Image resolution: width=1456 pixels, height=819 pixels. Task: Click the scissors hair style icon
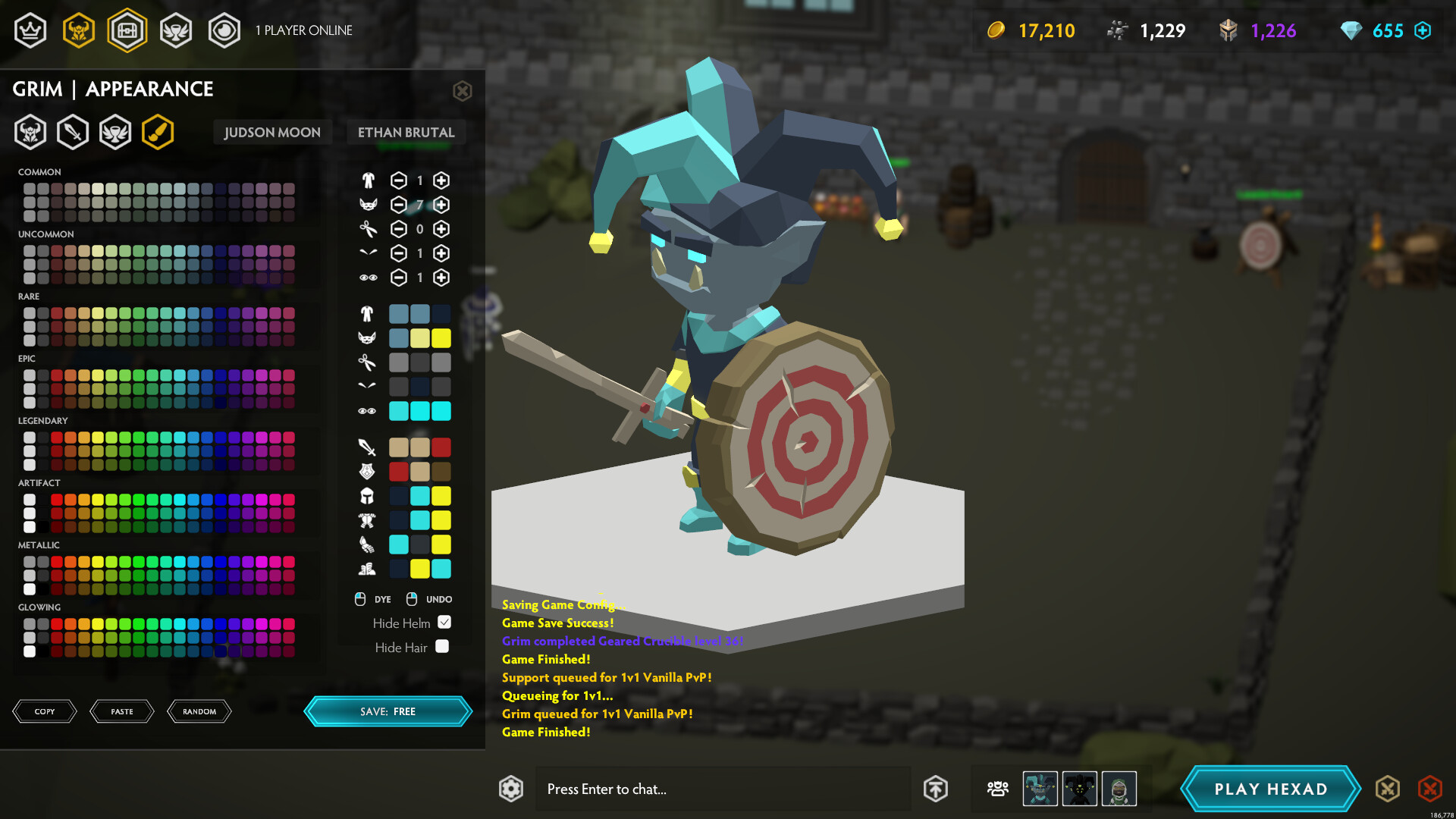click(x=367, y=229)
